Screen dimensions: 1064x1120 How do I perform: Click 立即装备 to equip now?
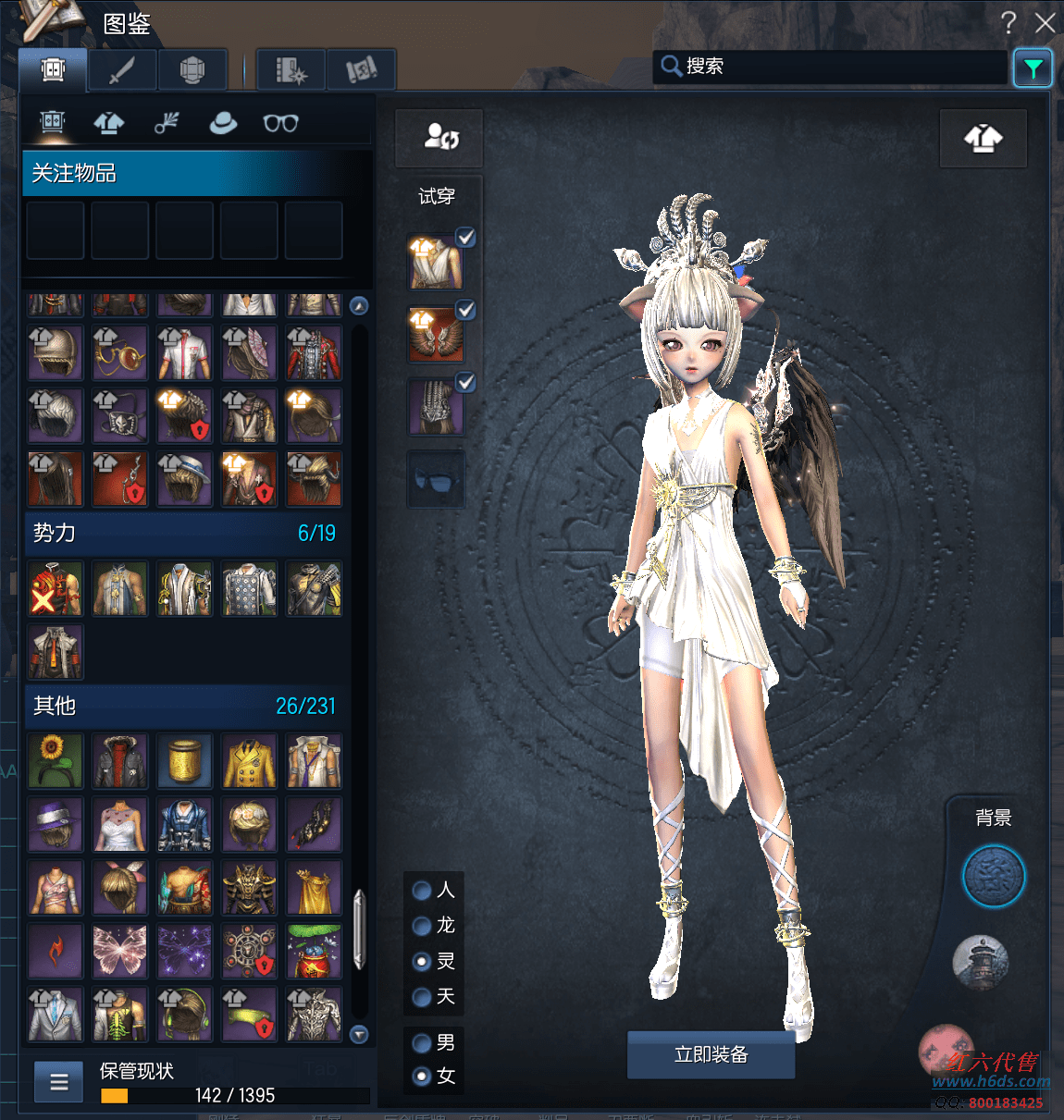click(711, 1054)
